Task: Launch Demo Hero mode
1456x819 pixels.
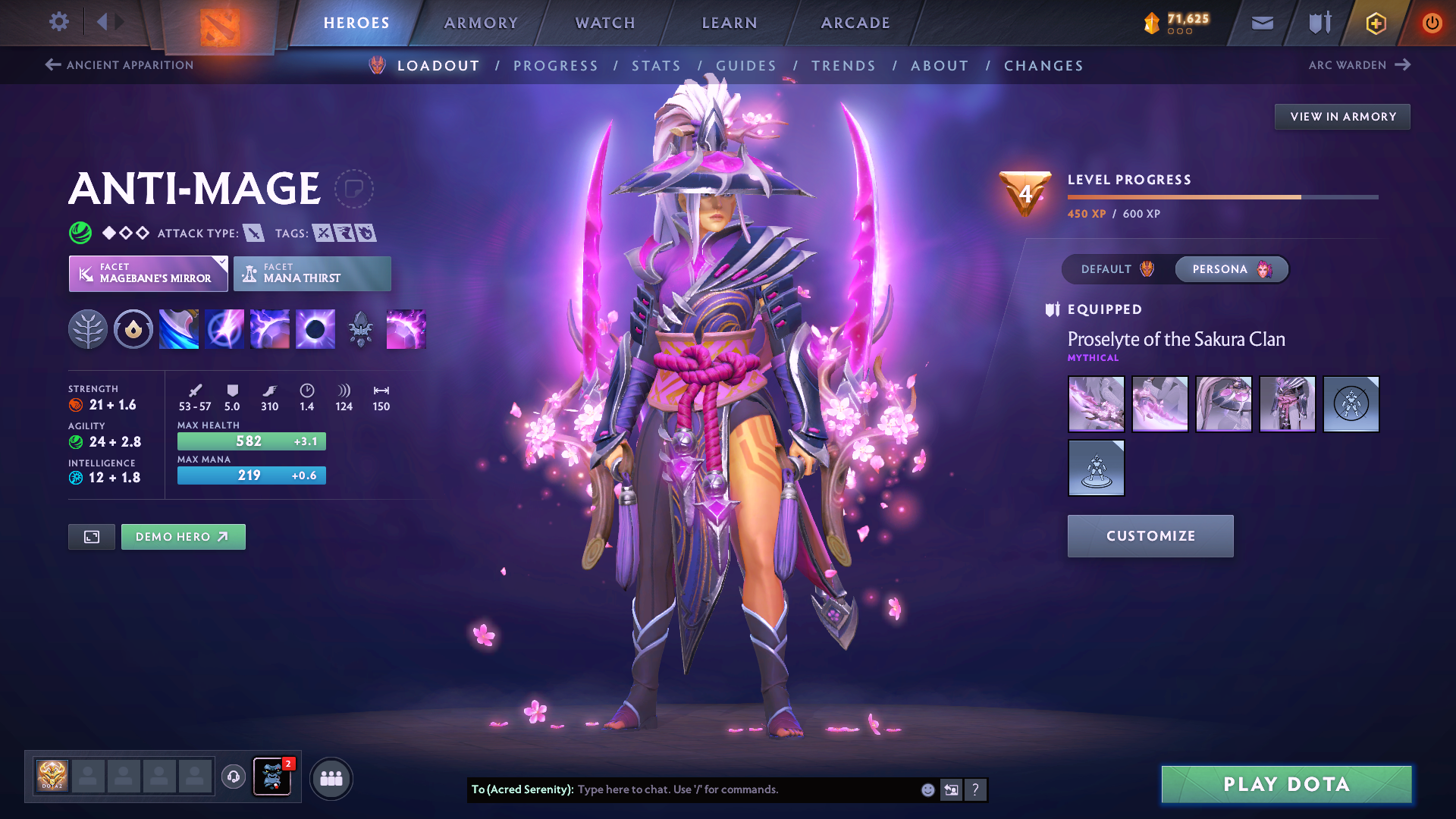Action: point(183,537)
